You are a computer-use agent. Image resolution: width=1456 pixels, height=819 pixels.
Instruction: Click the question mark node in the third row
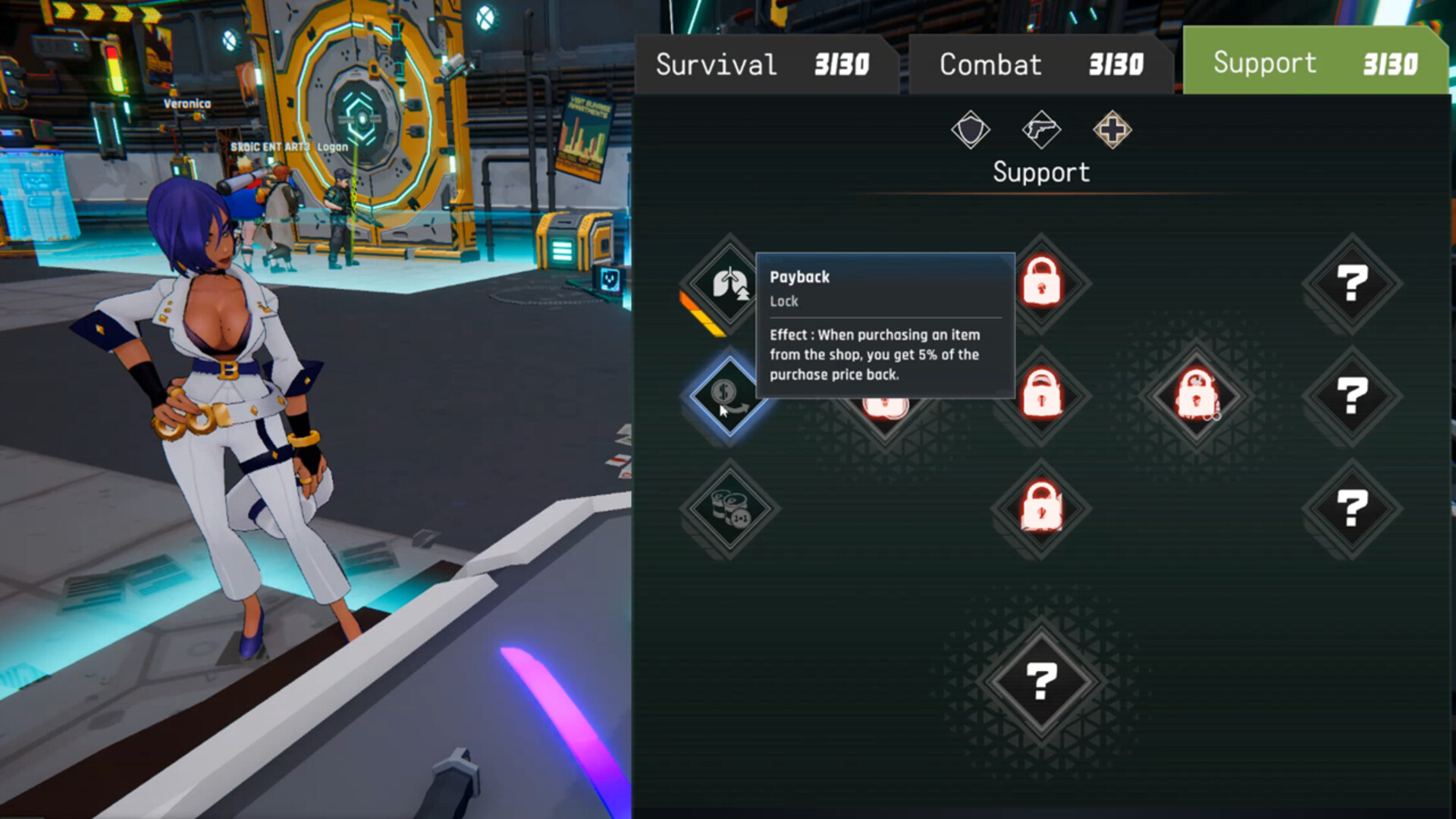(1353, 510)
